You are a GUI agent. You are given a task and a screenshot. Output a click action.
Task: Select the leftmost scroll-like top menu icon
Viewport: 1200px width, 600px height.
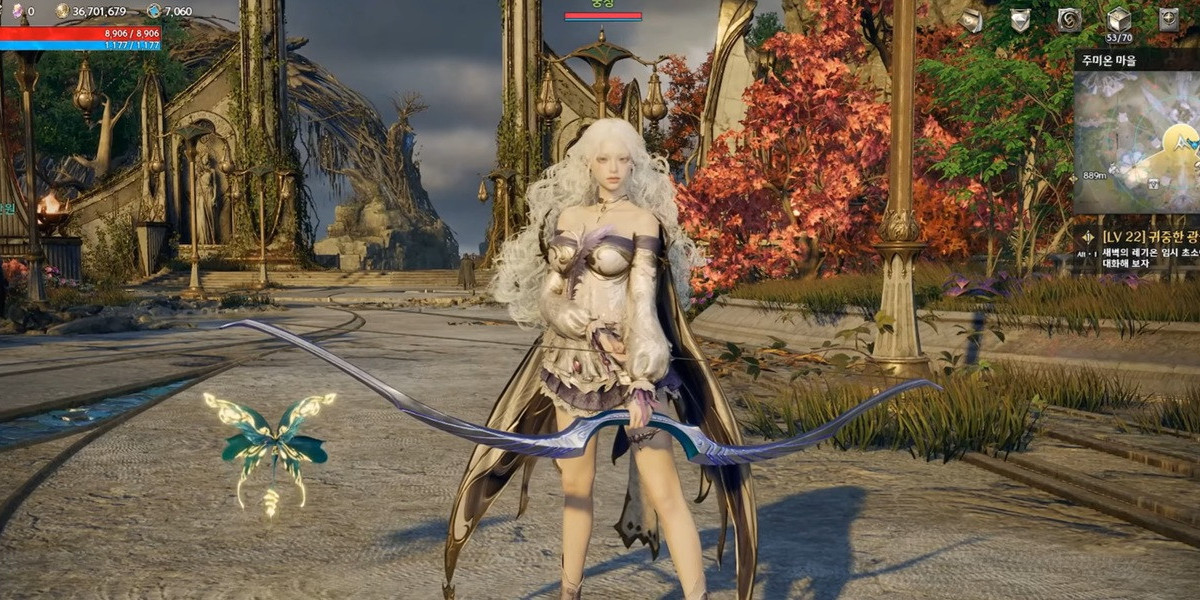pyautogui.click(x=970, y=19)
